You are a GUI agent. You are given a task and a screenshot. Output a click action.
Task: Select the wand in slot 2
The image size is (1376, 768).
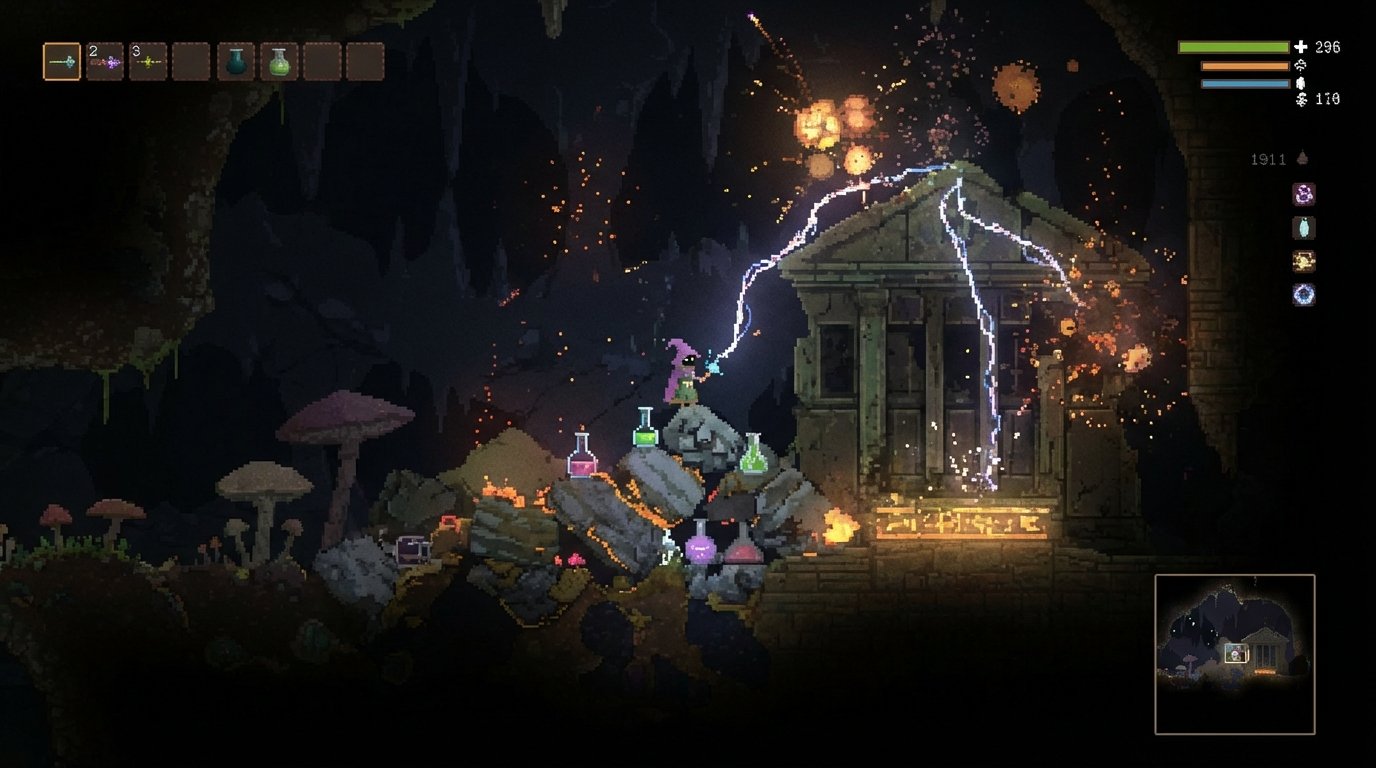coord(104,61)
